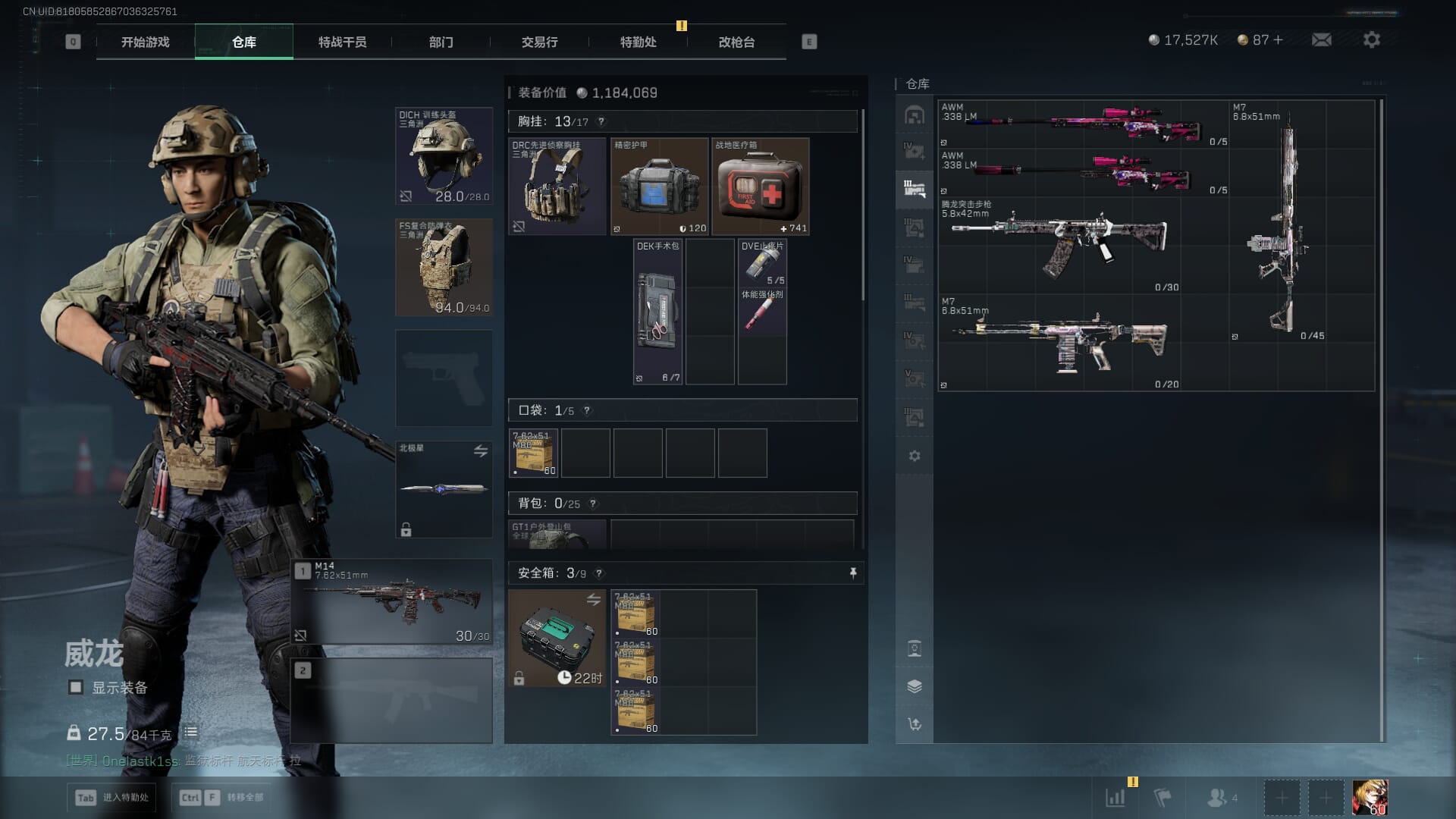1456x819 pixels.
Task: Click the safe box container icon
Action: (x=557, y=639)
